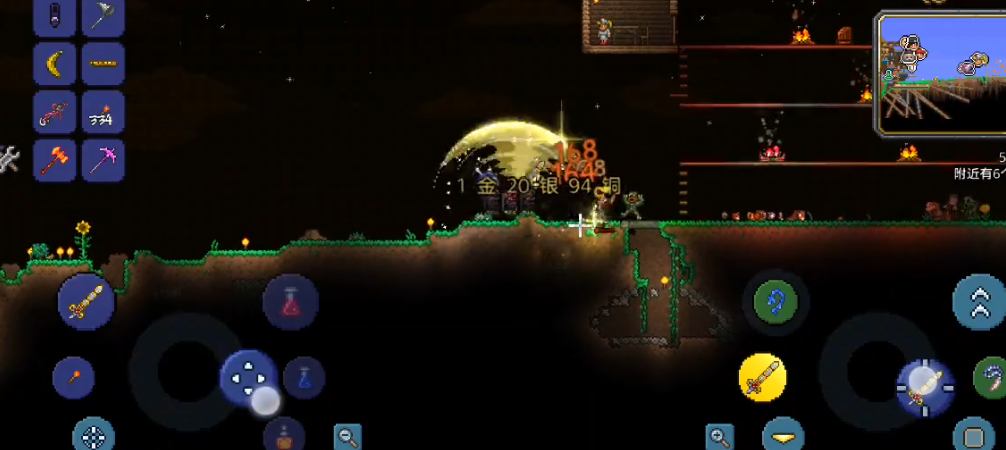The image size is (1006, 450).
Task: Select the red grappling hook hotbar slot
Action: pos(54,112)
